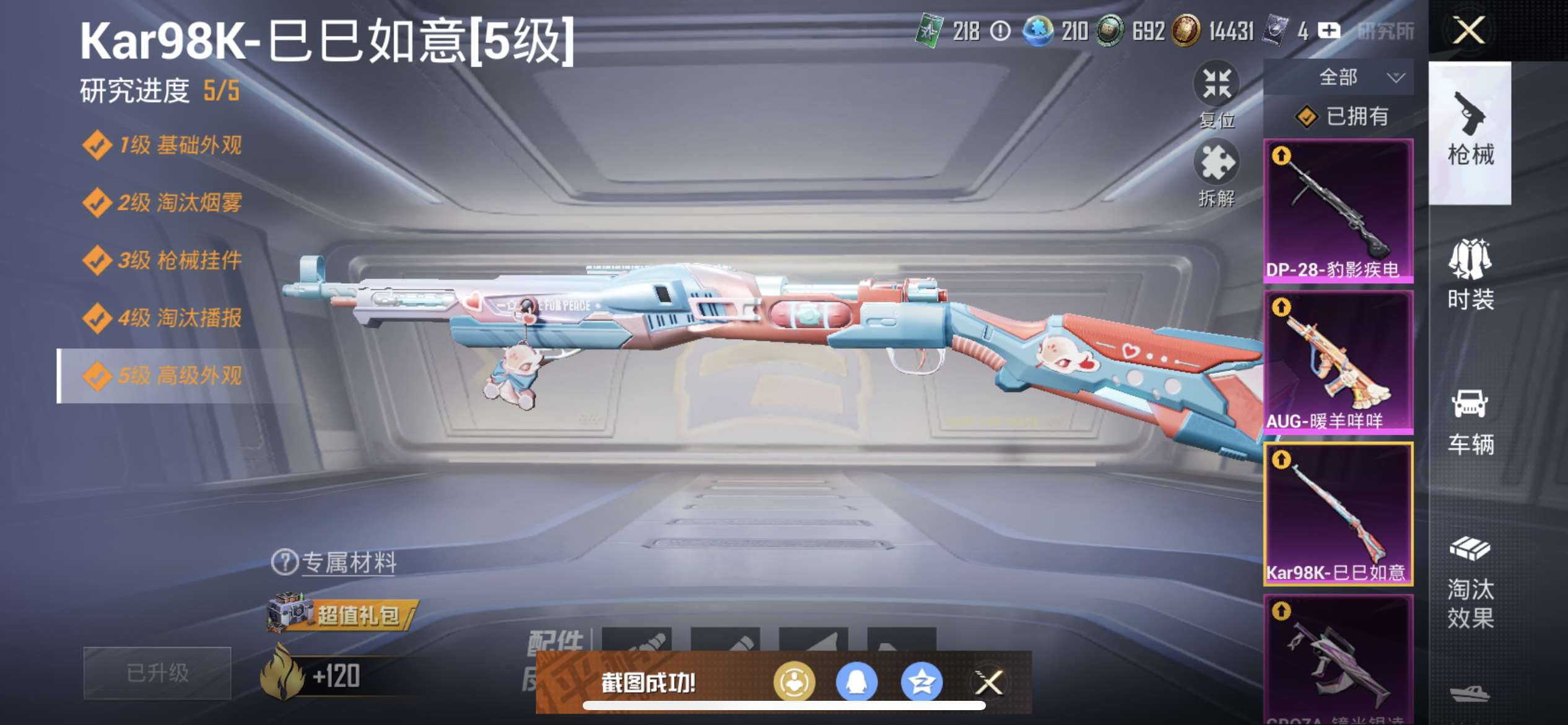
Task: Switch to the 时装 outfits tab
Action: pos(1470,274)
